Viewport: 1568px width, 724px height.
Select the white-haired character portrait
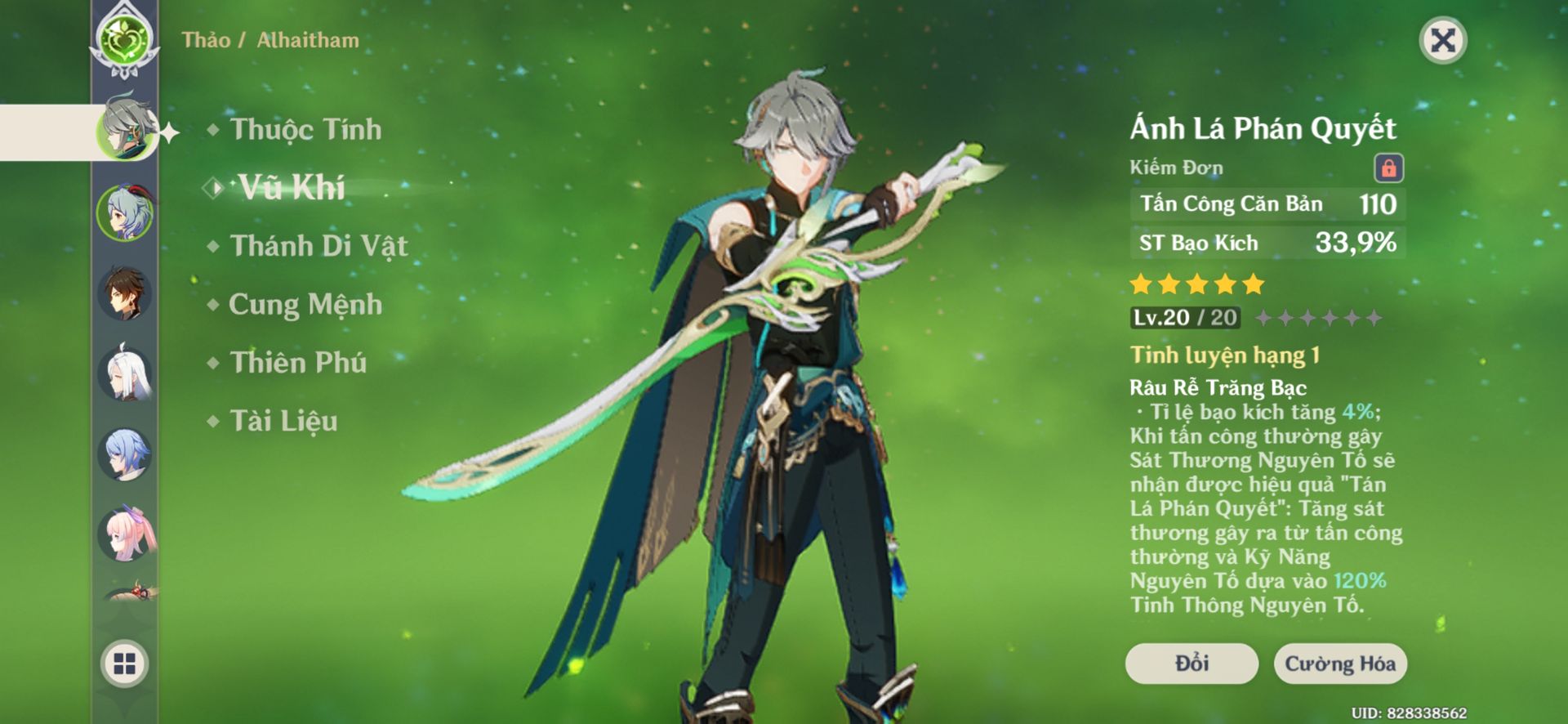[125, 374]
